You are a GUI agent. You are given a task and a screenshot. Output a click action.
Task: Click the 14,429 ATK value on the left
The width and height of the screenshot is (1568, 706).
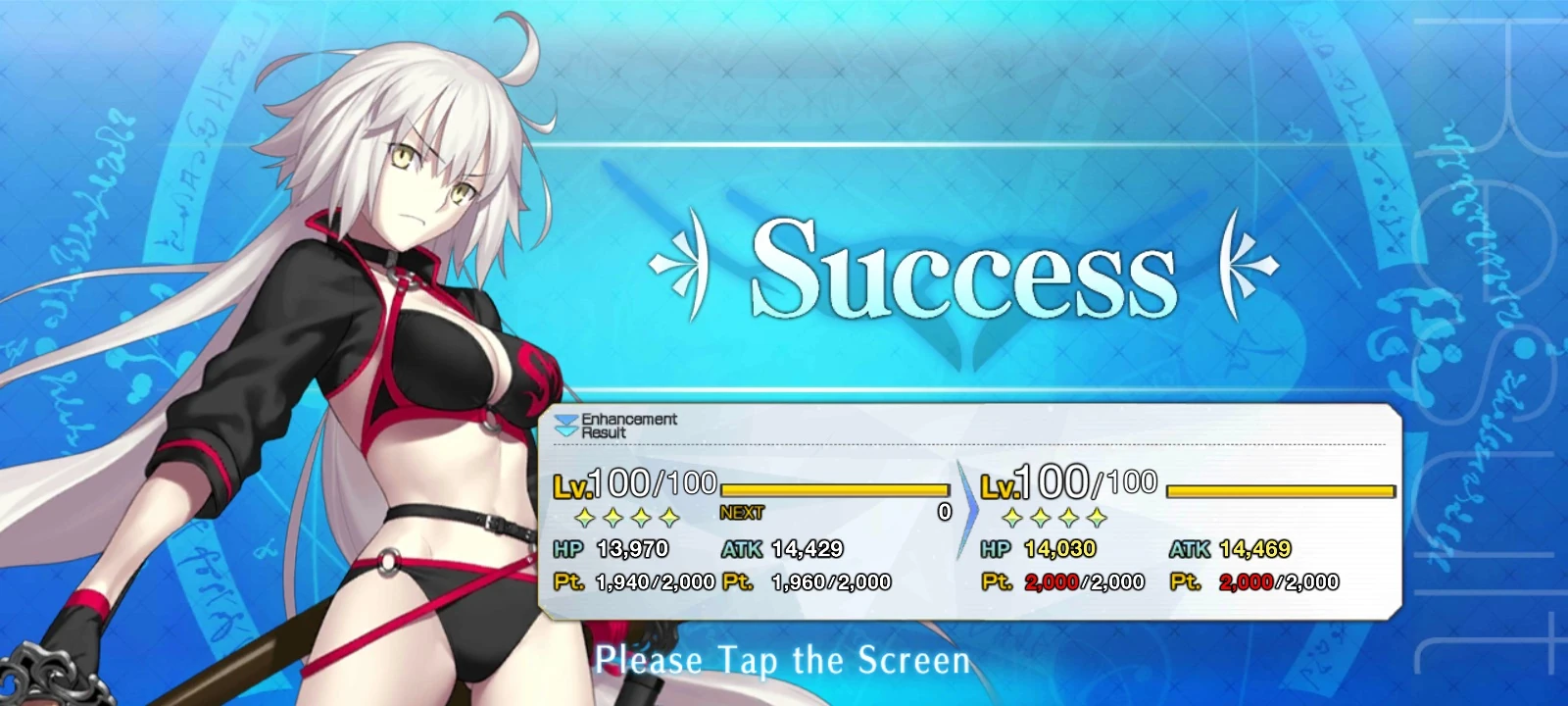click(x=807, y=550)
